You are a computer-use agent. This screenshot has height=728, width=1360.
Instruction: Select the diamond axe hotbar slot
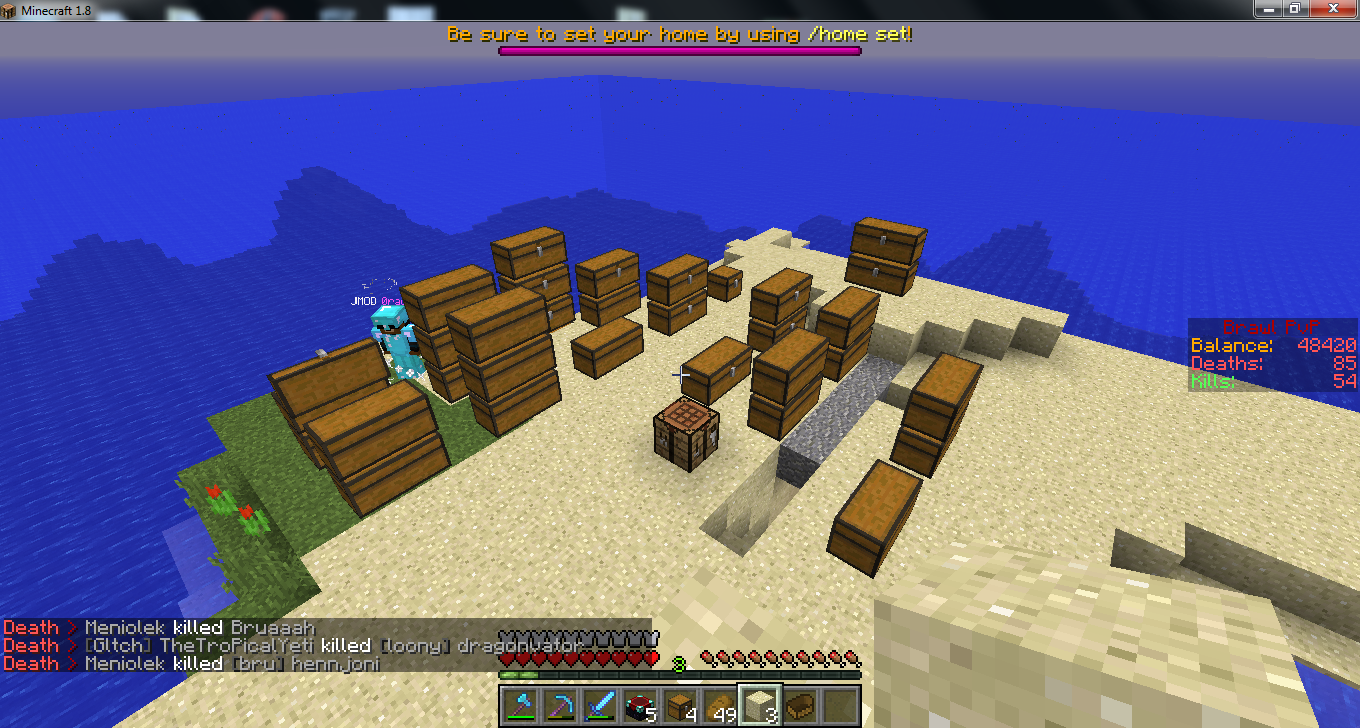(520, 705)
